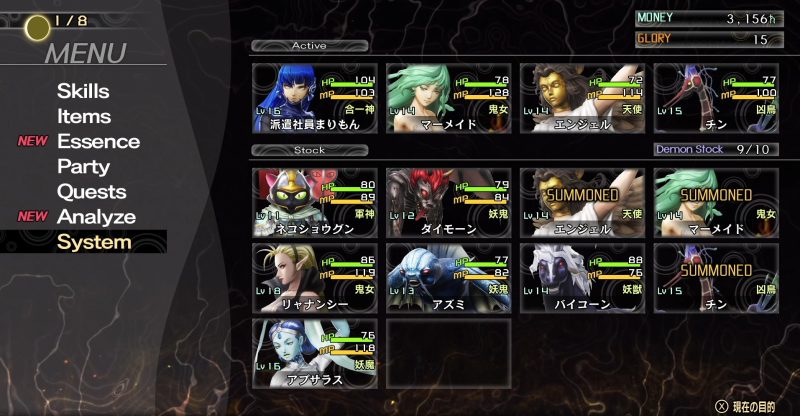Pick the active Lv15 Chin card

click(715, 98)
